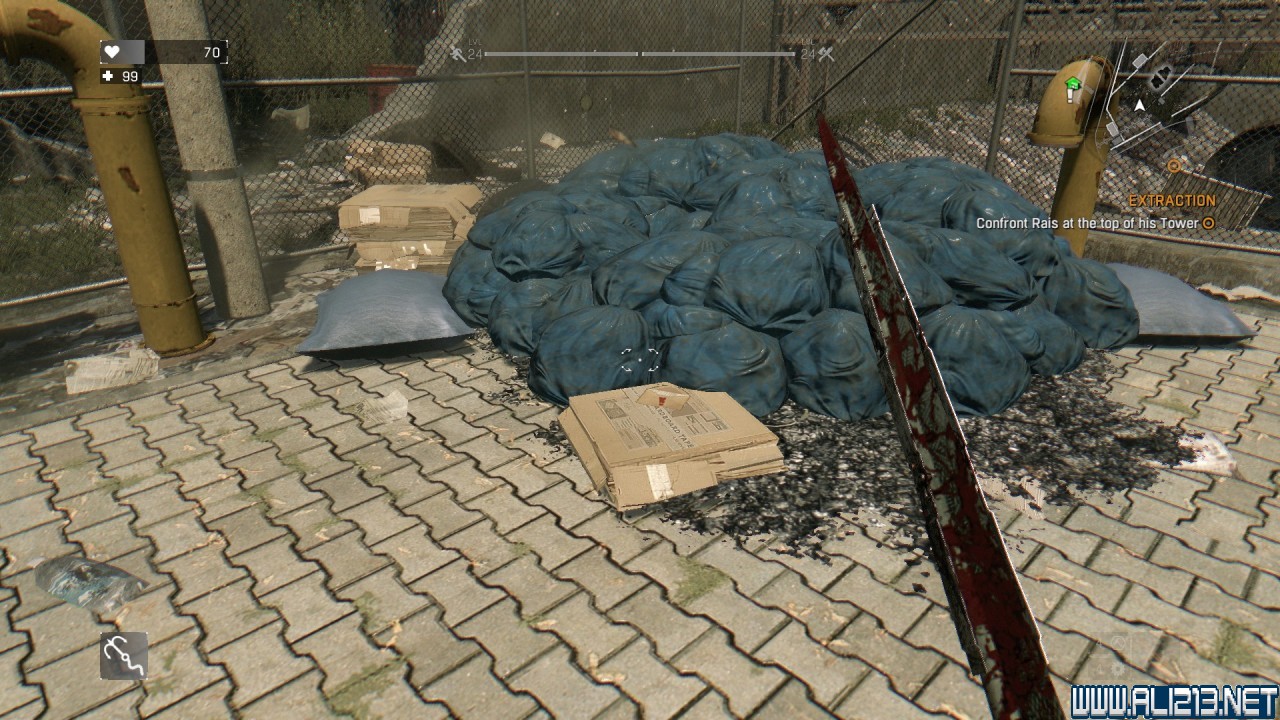Click the medkit count icon
The width and height of the screenshot is (1280, 720).
click(107, 76)
